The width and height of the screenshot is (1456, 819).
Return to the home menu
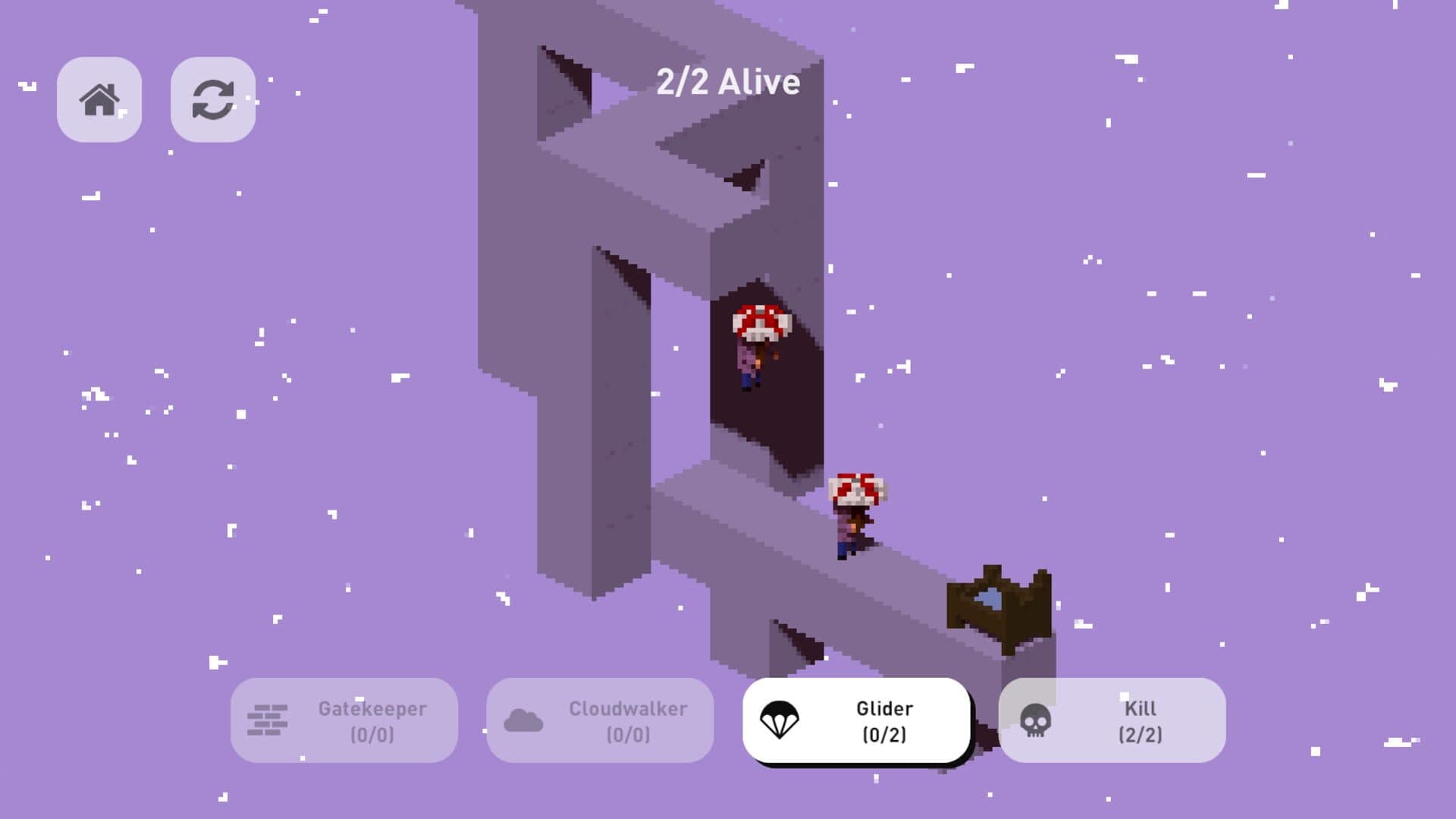(x=99, y=99)
